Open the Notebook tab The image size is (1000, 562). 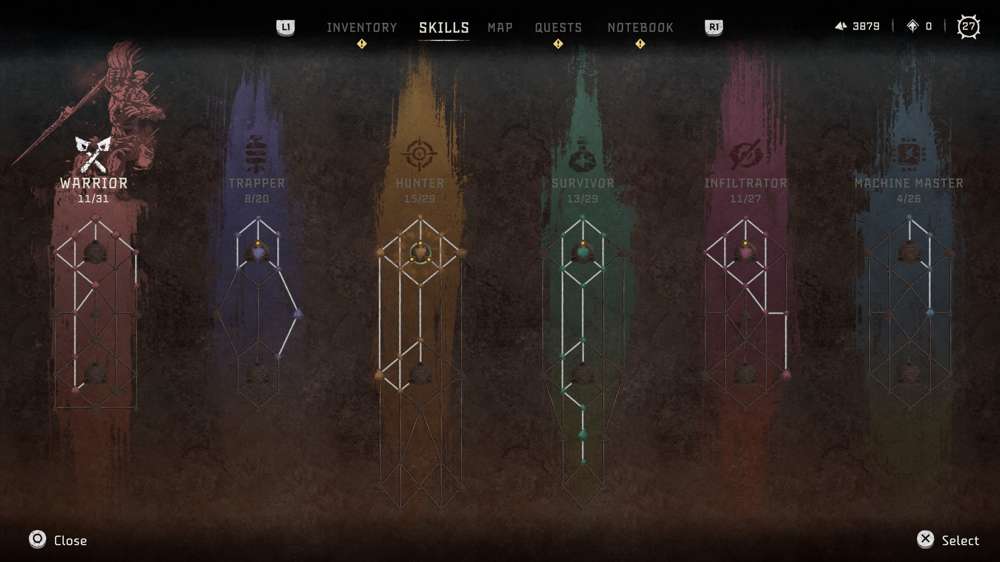(640, 27)
